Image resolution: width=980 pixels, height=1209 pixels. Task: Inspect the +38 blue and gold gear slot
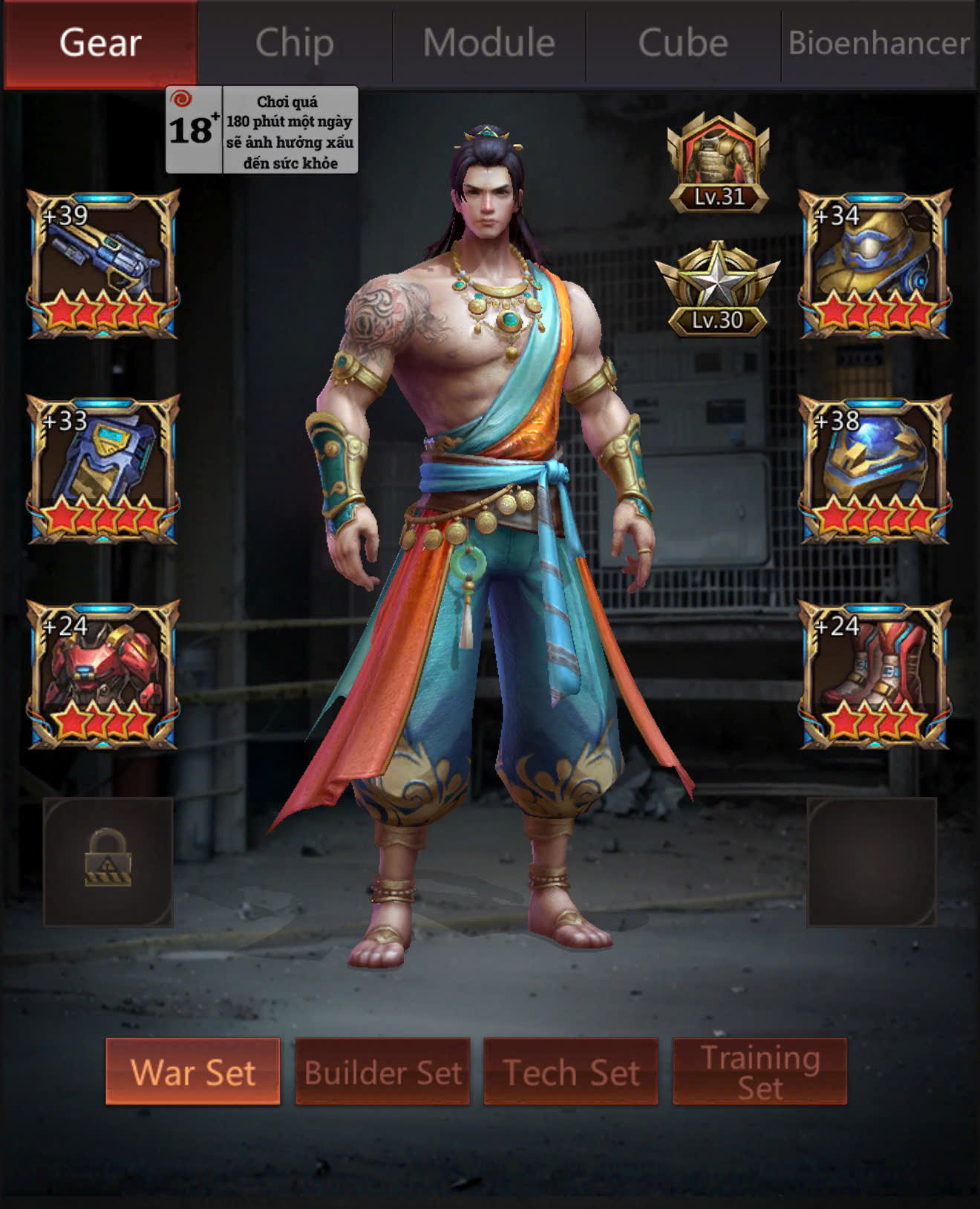875,469
